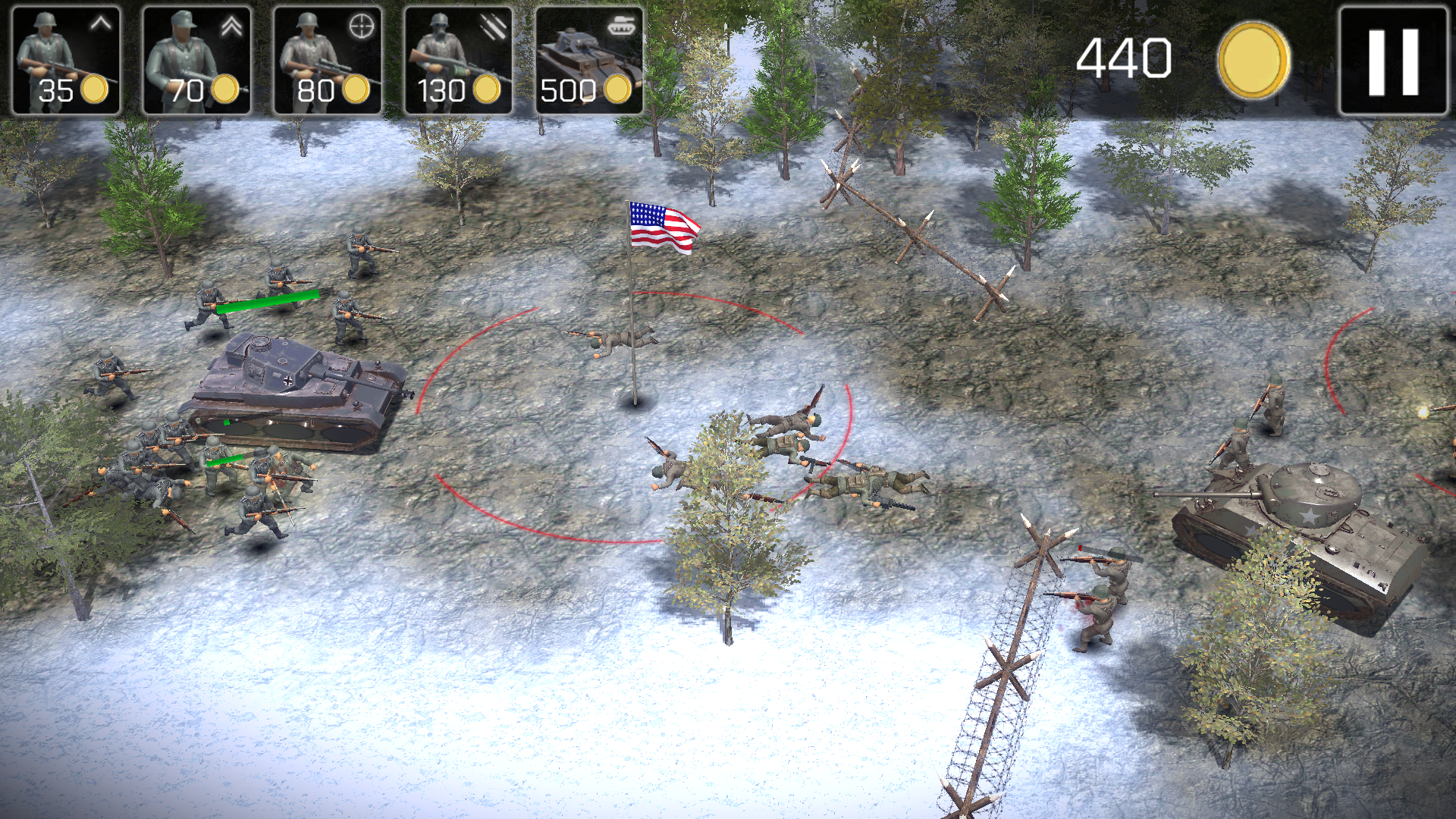1456x819 pixels.
Task: Buy the 130-coin machine gunner unit
Action: 458,61
